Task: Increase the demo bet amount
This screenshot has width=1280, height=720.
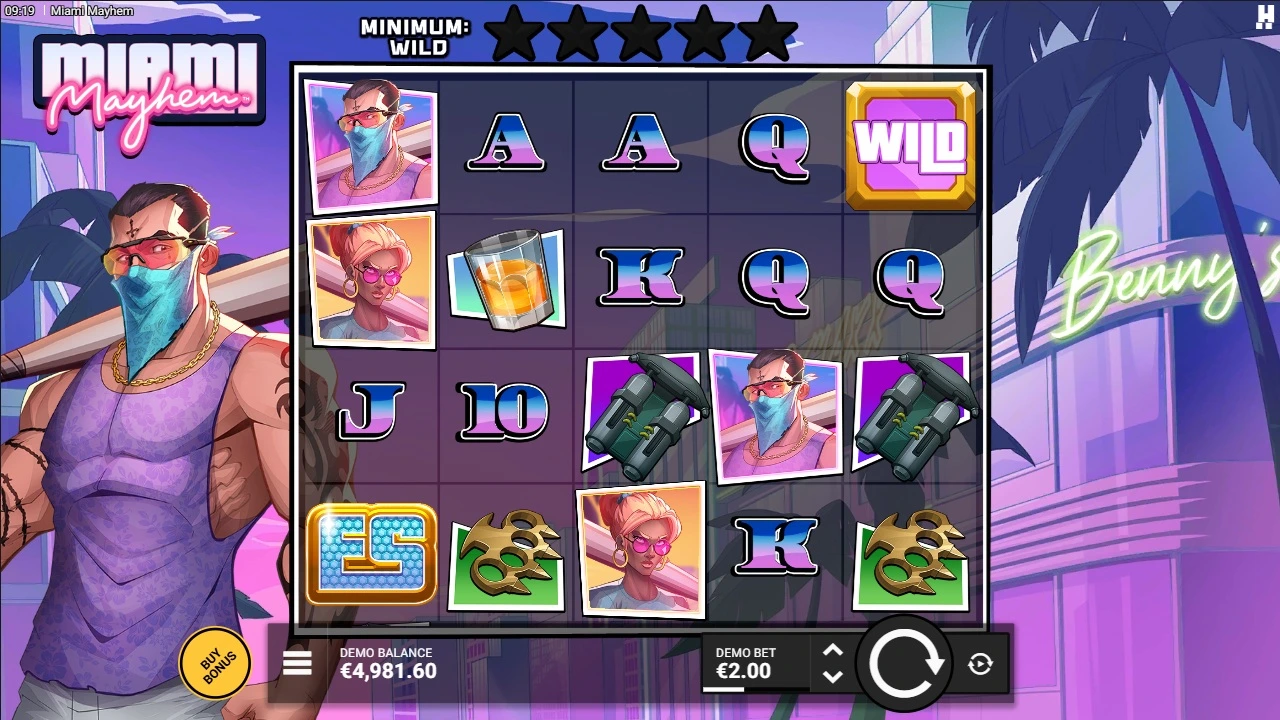Action: [833, 652]
